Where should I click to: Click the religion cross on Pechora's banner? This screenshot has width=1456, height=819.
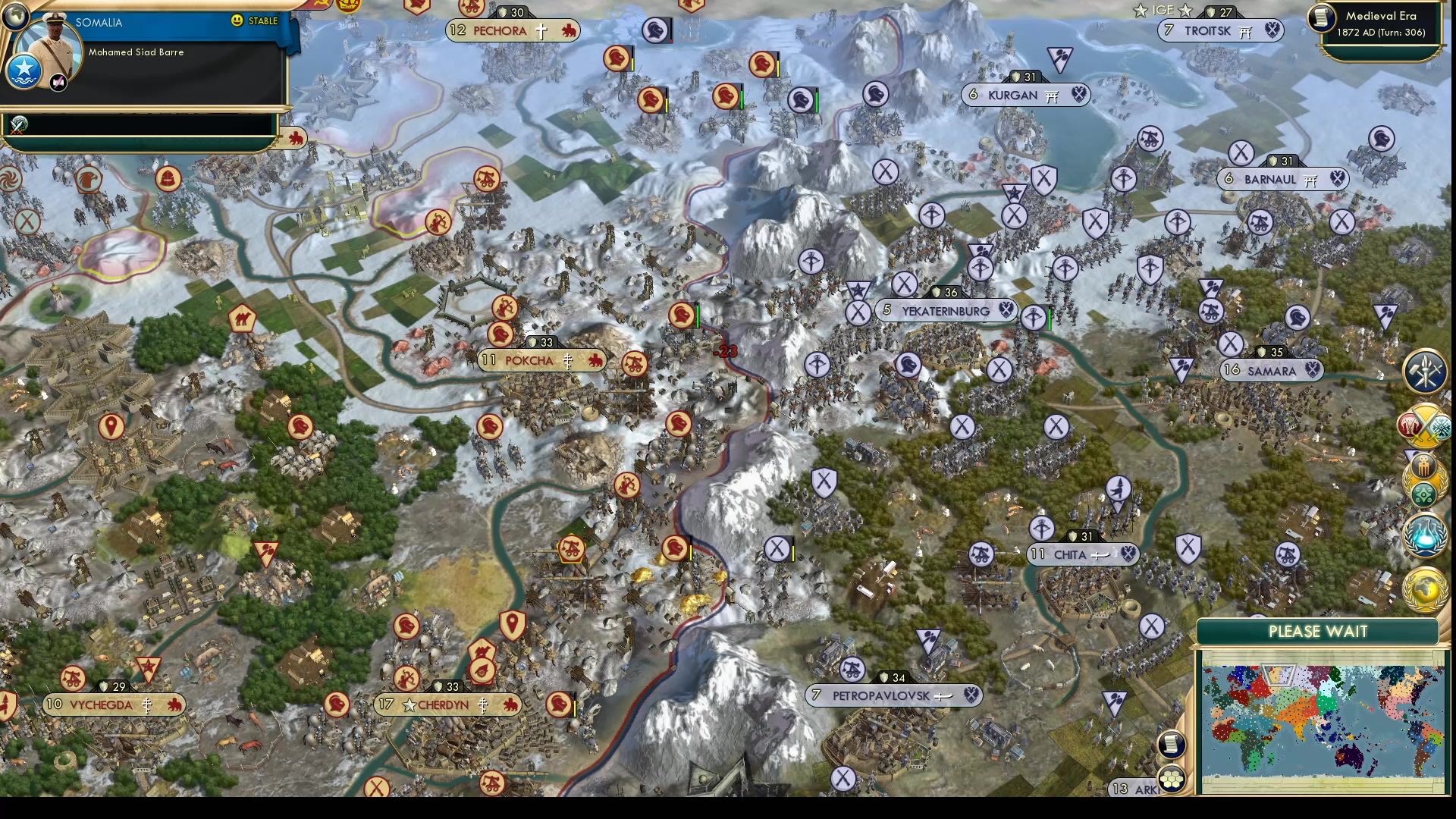[x=540, y=31]
